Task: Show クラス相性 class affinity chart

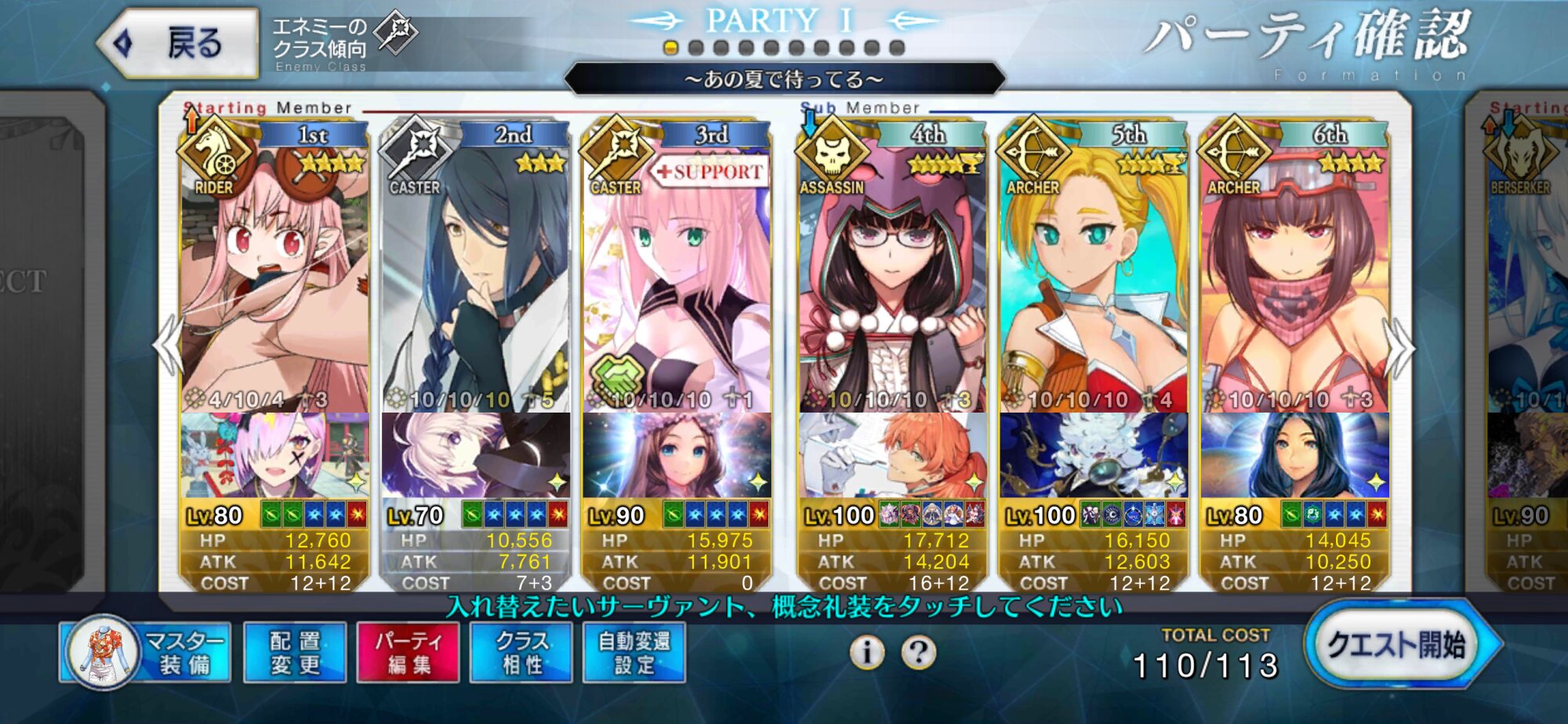Action: 521,653
